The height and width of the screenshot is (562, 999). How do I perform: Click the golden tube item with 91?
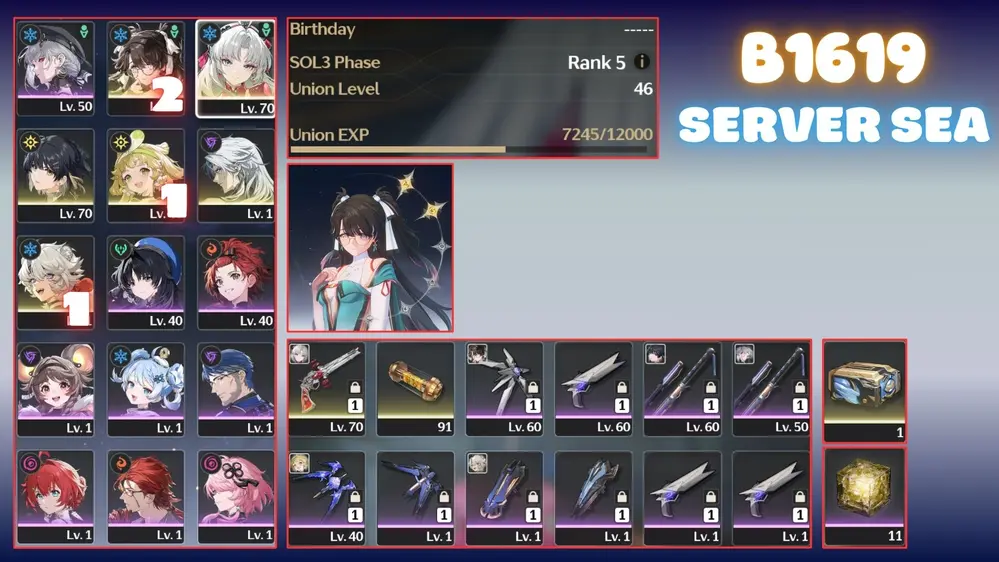[x=416, y=389]
